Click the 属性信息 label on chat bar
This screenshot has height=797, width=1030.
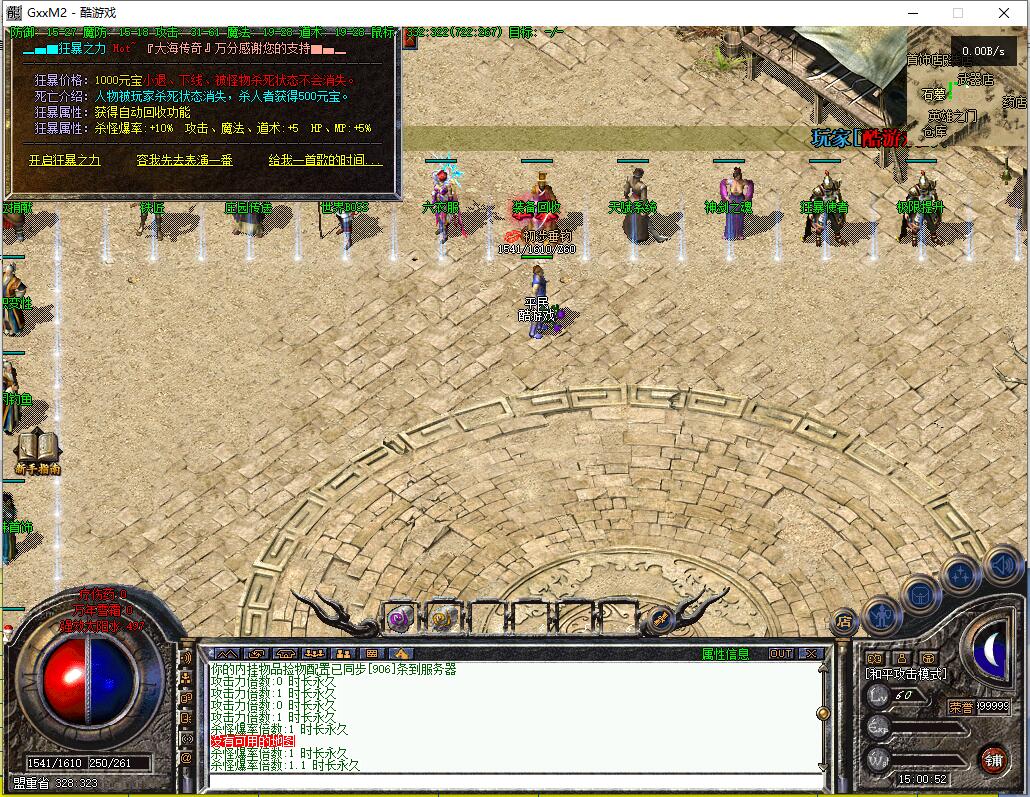tap(725, 654)
